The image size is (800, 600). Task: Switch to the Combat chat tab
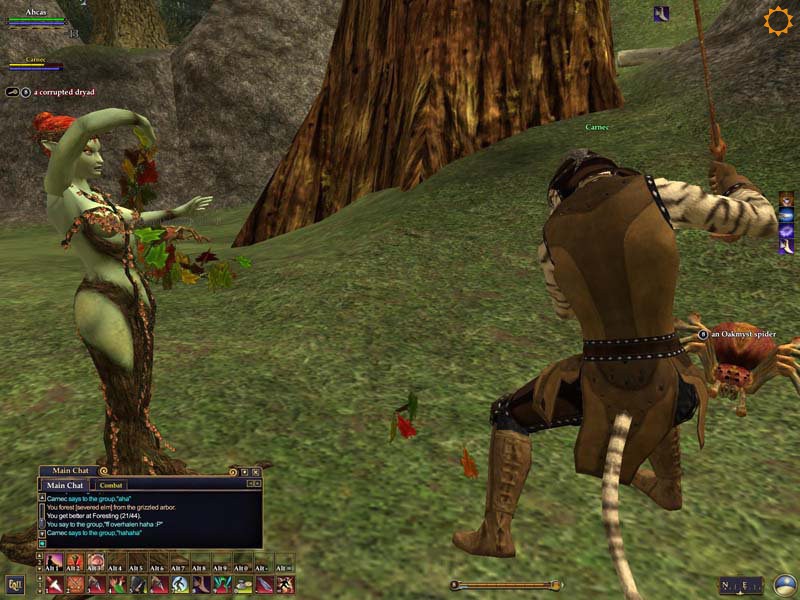pos(110,485)
